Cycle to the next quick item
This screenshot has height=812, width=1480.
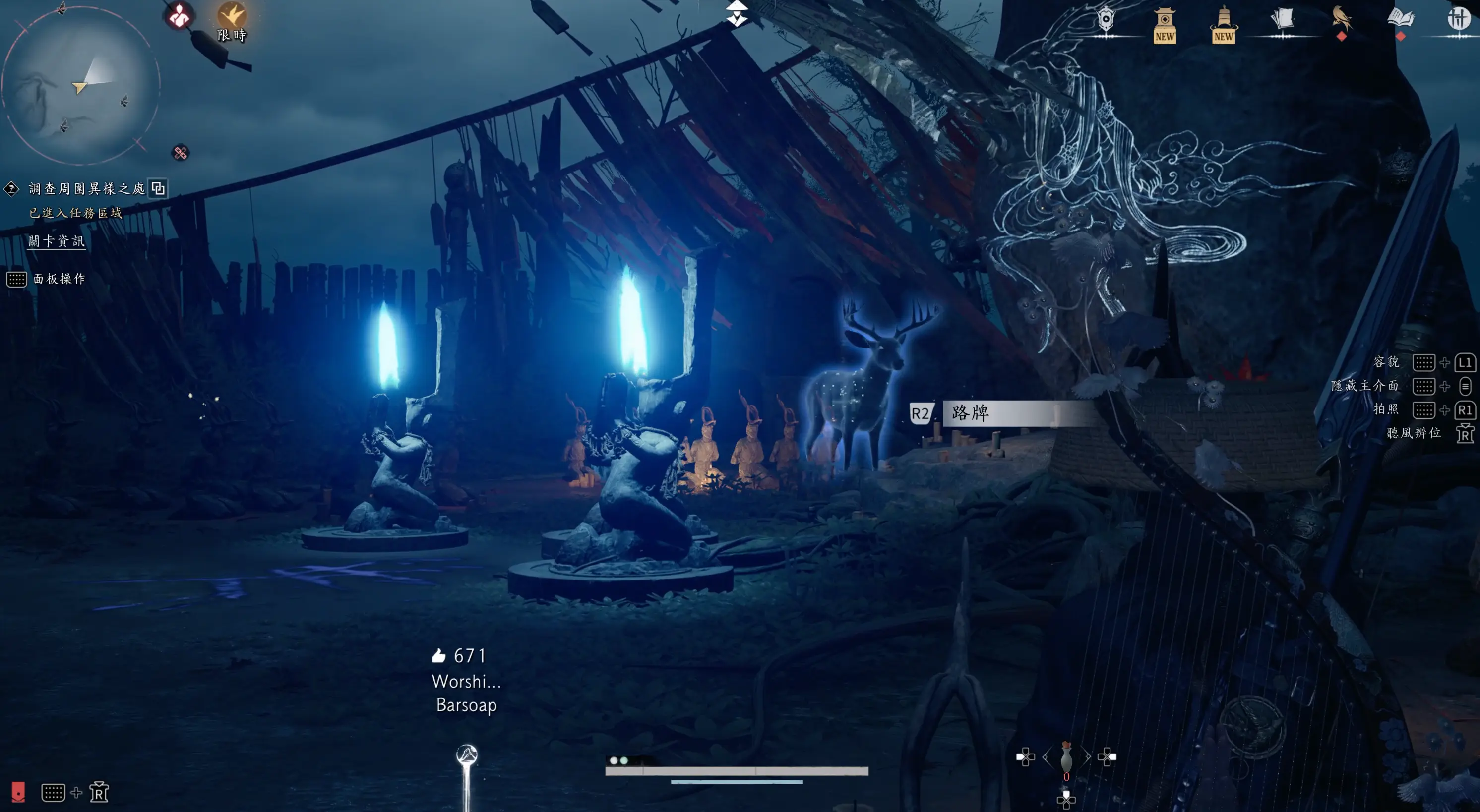tap(1087, 757)
